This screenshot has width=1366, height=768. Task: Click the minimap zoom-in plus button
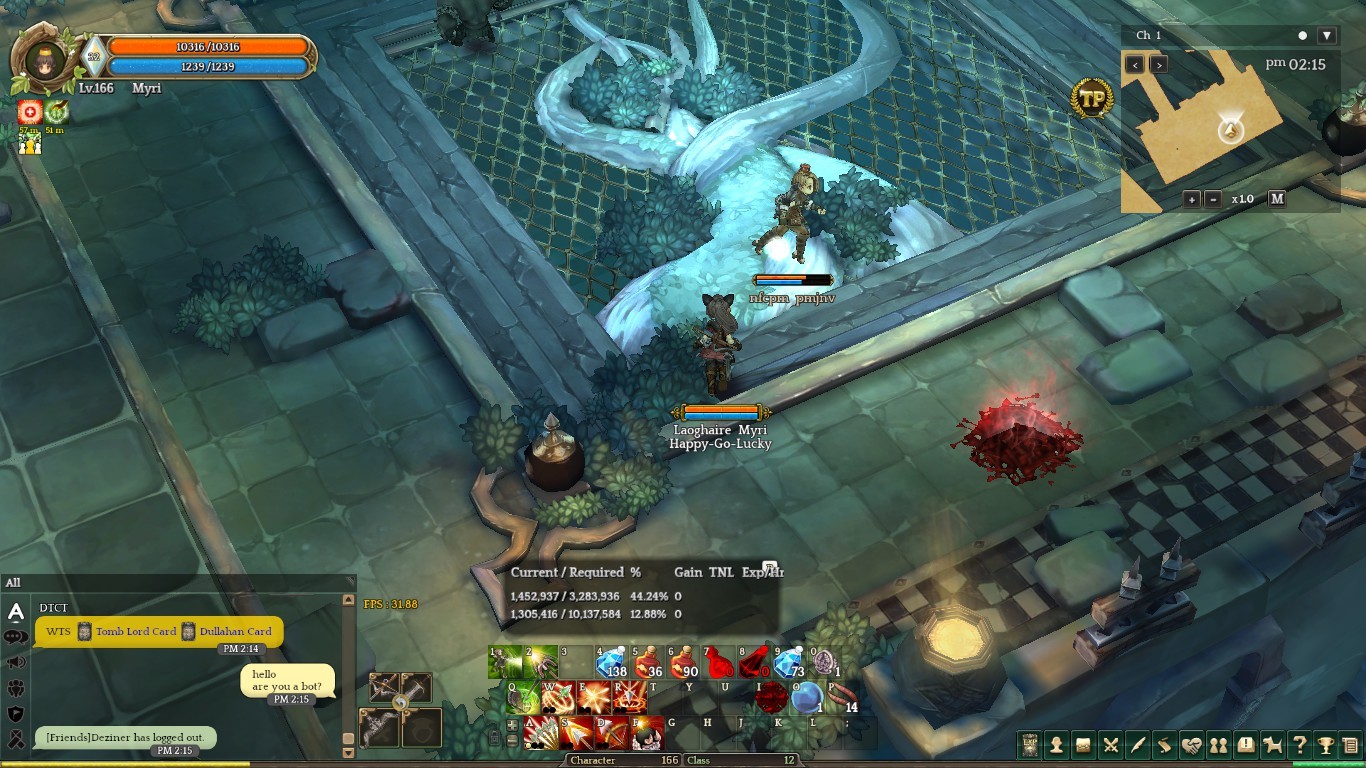pyautogui.click(x=1191, y=199)
